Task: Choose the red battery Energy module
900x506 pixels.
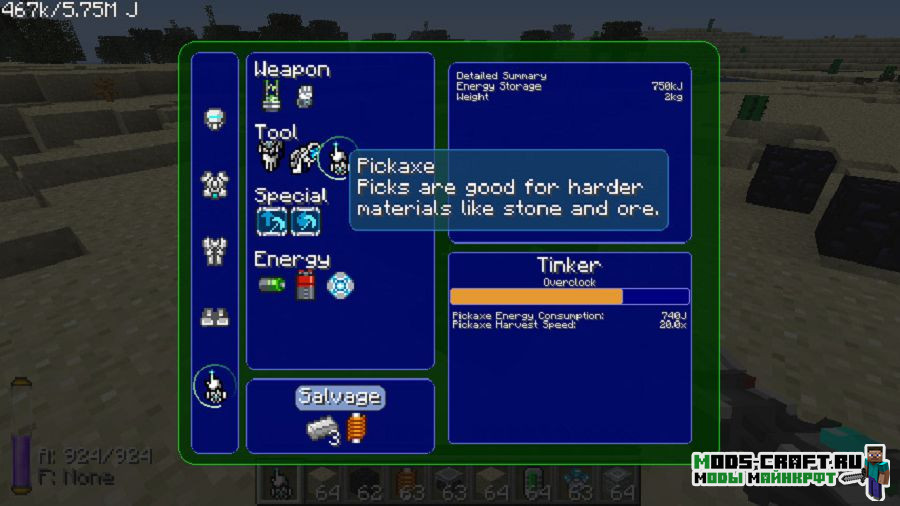Action: click(x=305, y=285)
